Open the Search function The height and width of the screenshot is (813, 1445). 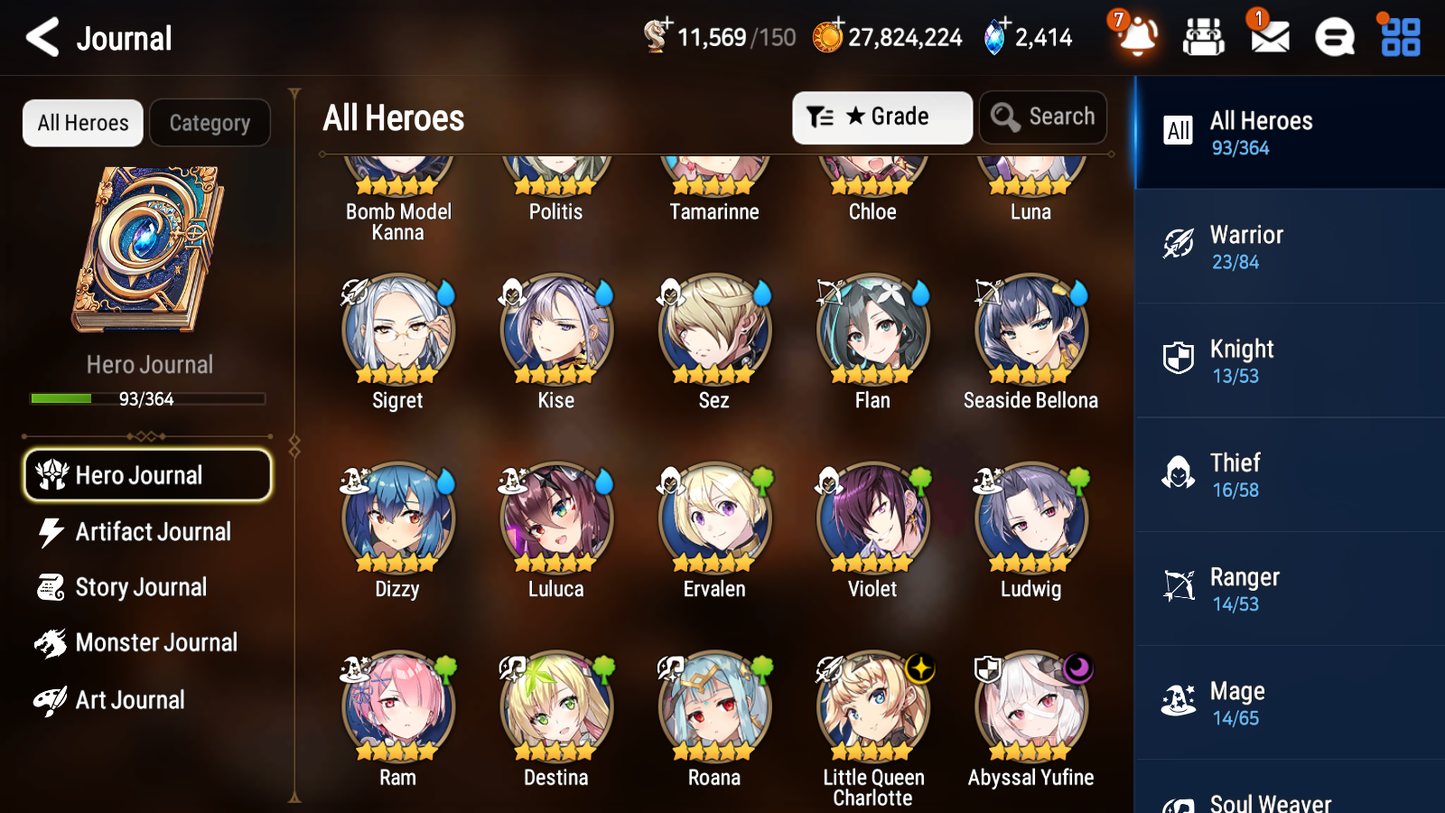(x=1043, y=117)
